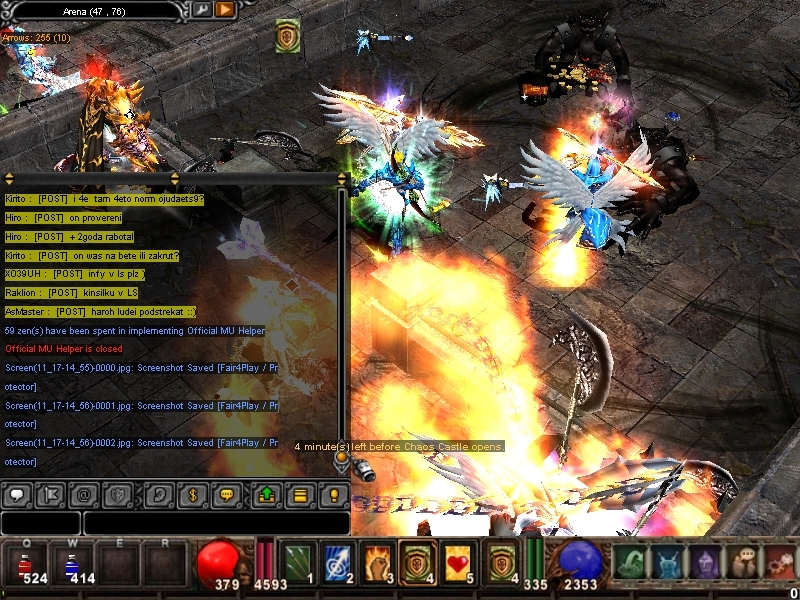Viewport: 800px width, 600px height.
Task: Activate the red heart heal skill numbered 5
Action: point(458,563)
